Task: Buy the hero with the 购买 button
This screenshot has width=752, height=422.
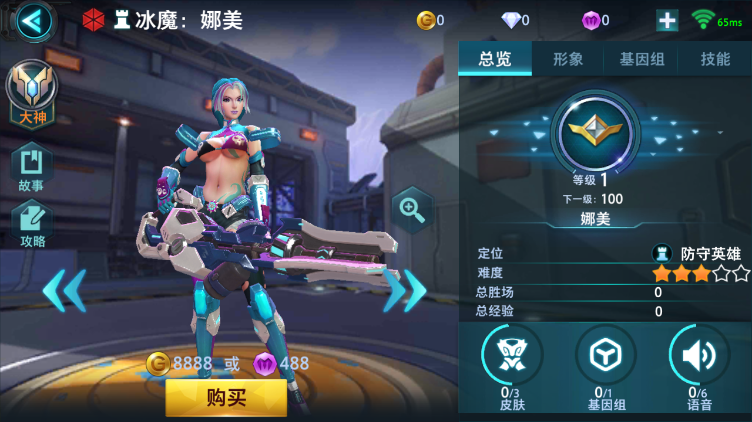Action: (226, 397)
